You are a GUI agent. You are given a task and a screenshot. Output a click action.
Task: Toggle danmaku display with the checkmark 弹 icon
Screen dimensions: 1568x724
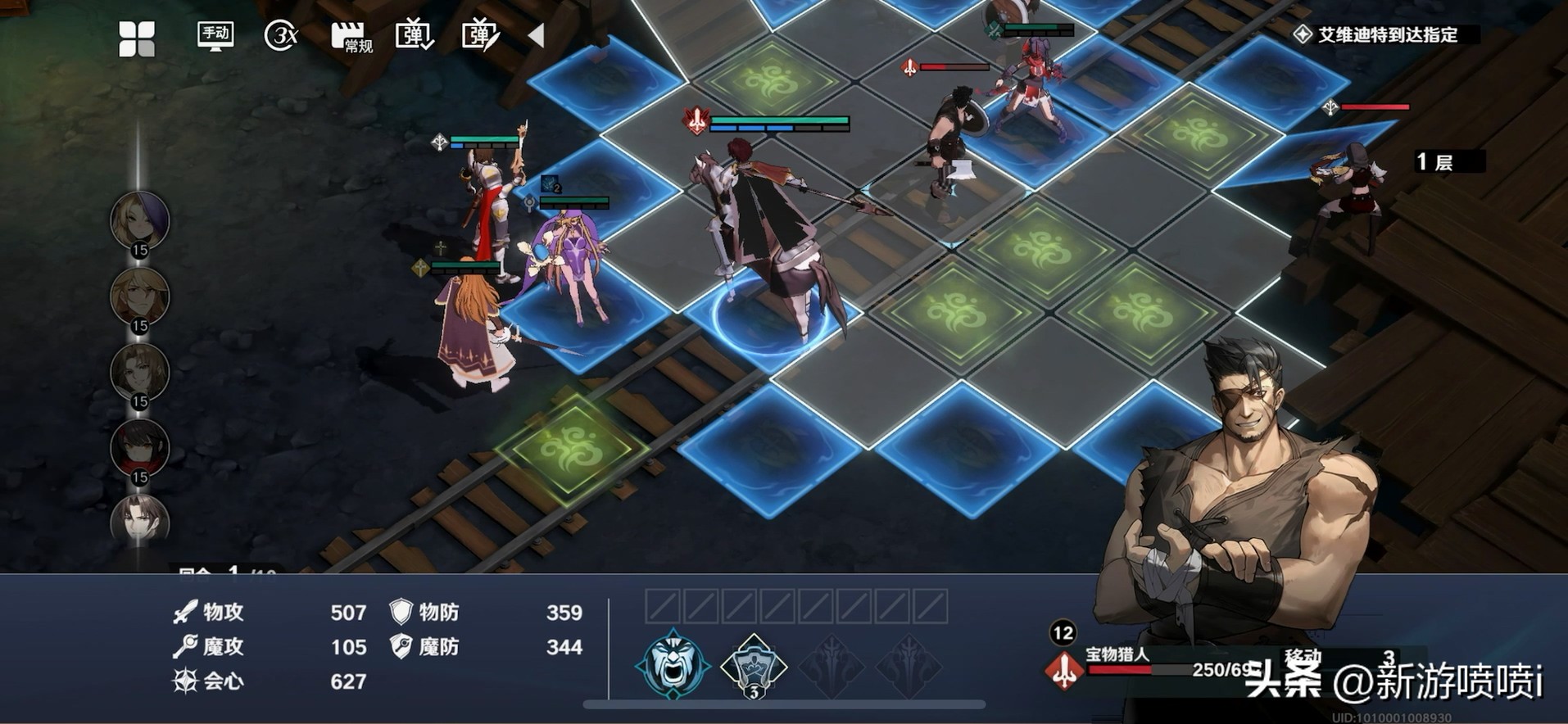(x=415, y=36)
